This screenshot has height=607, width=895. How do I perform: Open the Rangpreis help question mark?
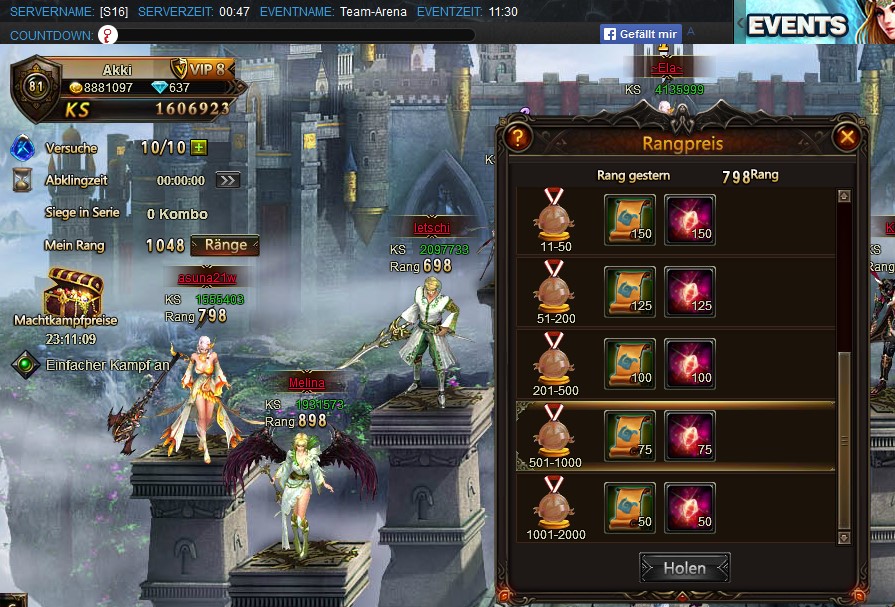pyautogui.click(x=517, y=137)
